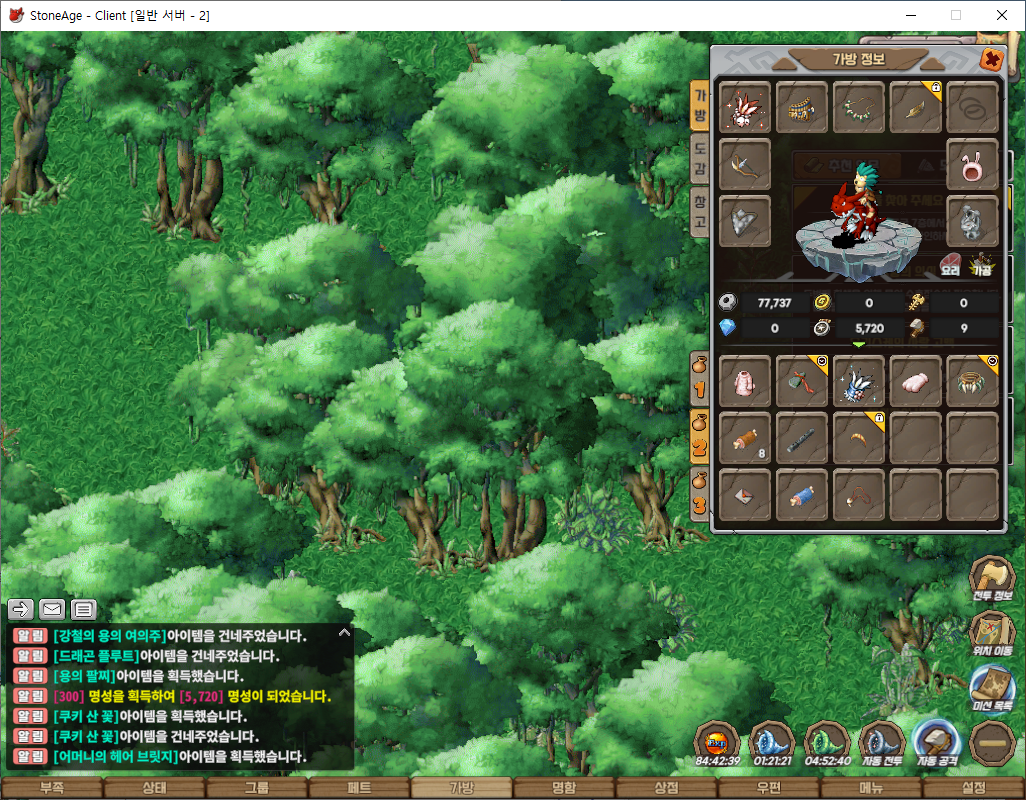Show the 미션 목록 mission list
This screenshot has width=1026, height=800.
coord(992,690)
